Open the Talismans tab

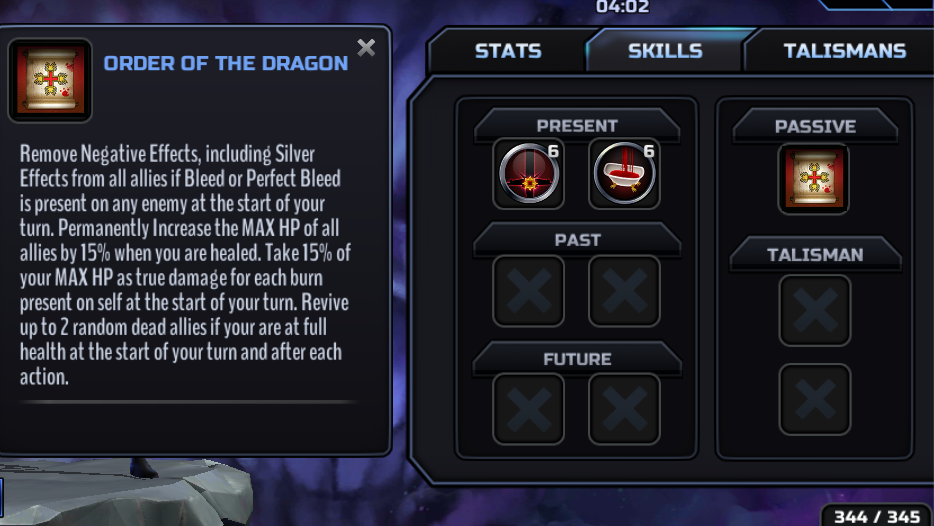click(x=844, y=51)
